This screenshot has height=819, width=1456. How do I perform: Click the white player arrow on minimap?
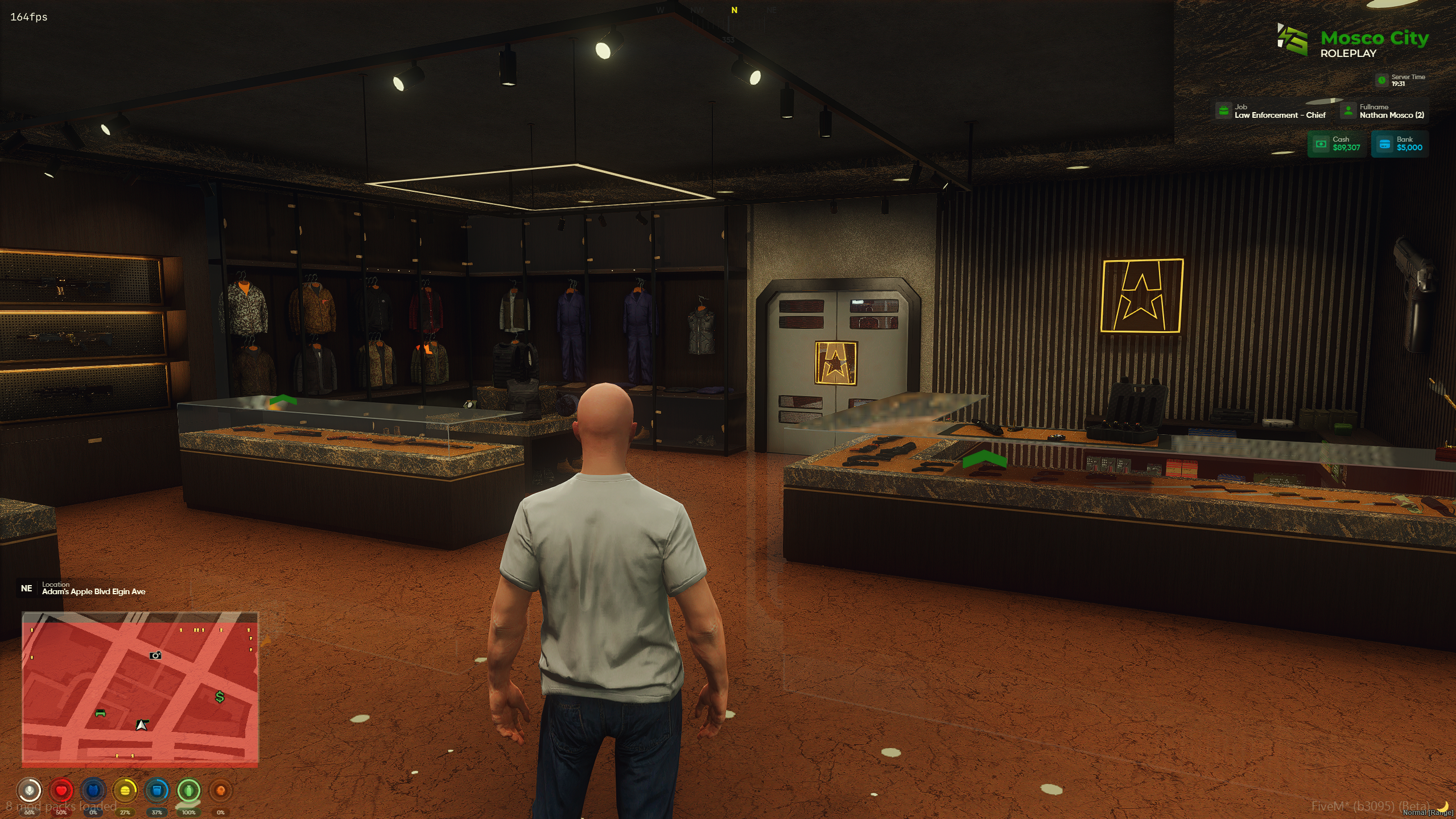(142, 725)
